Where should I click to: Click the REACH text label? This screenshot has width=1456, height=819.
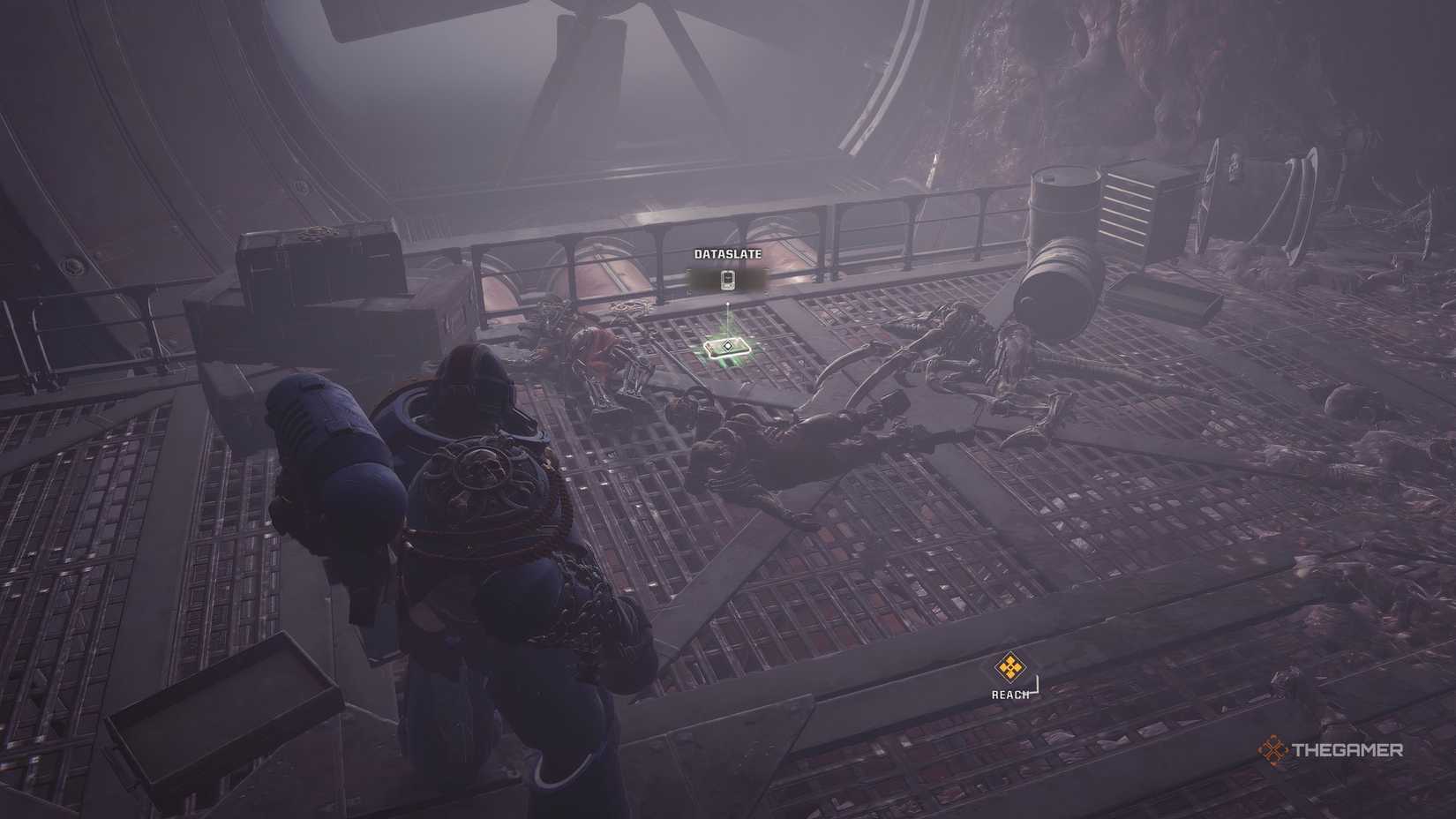[x=1009, y=695]
